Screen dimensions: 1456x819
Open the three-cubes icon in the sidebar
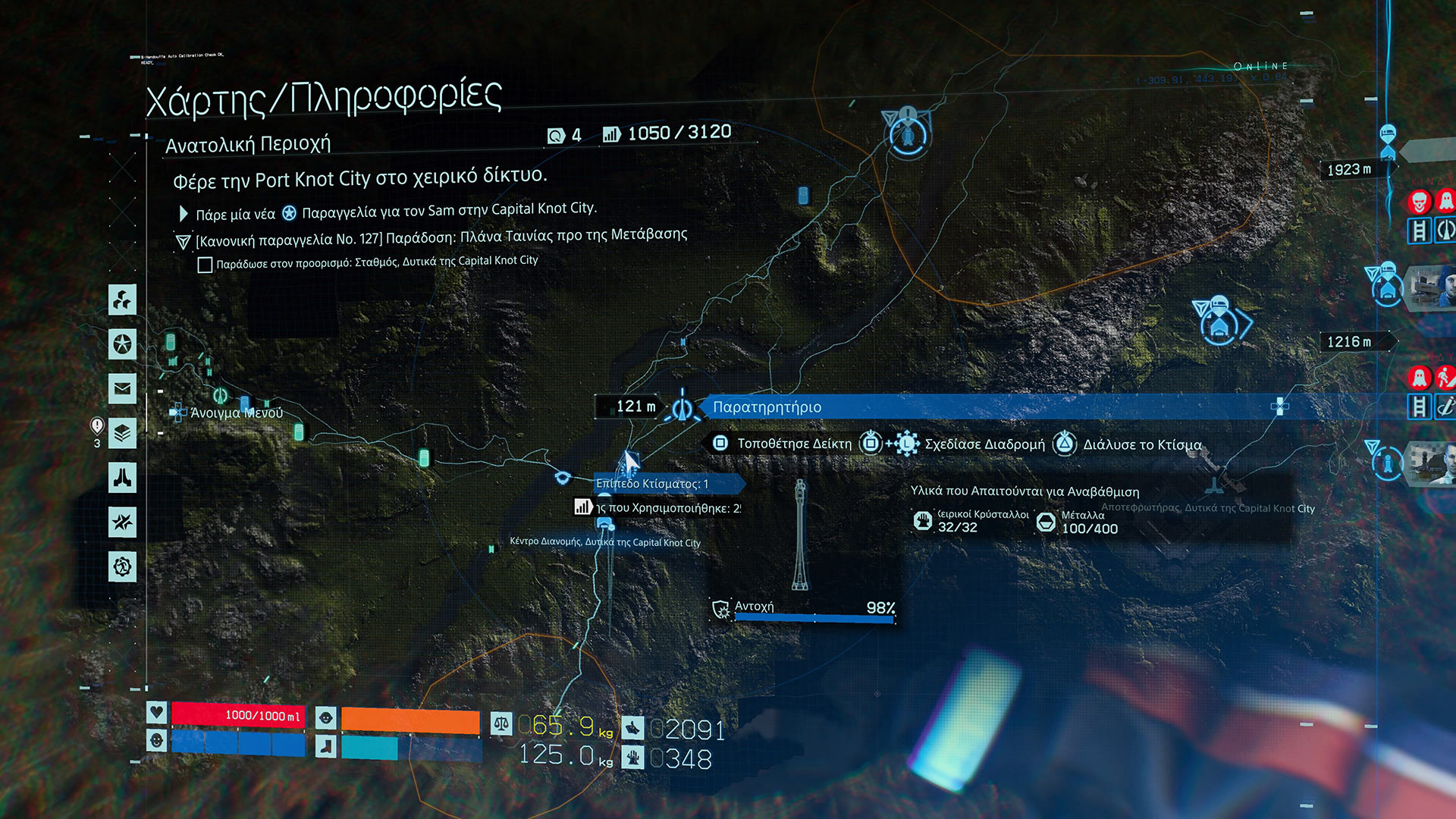(122, 300)
